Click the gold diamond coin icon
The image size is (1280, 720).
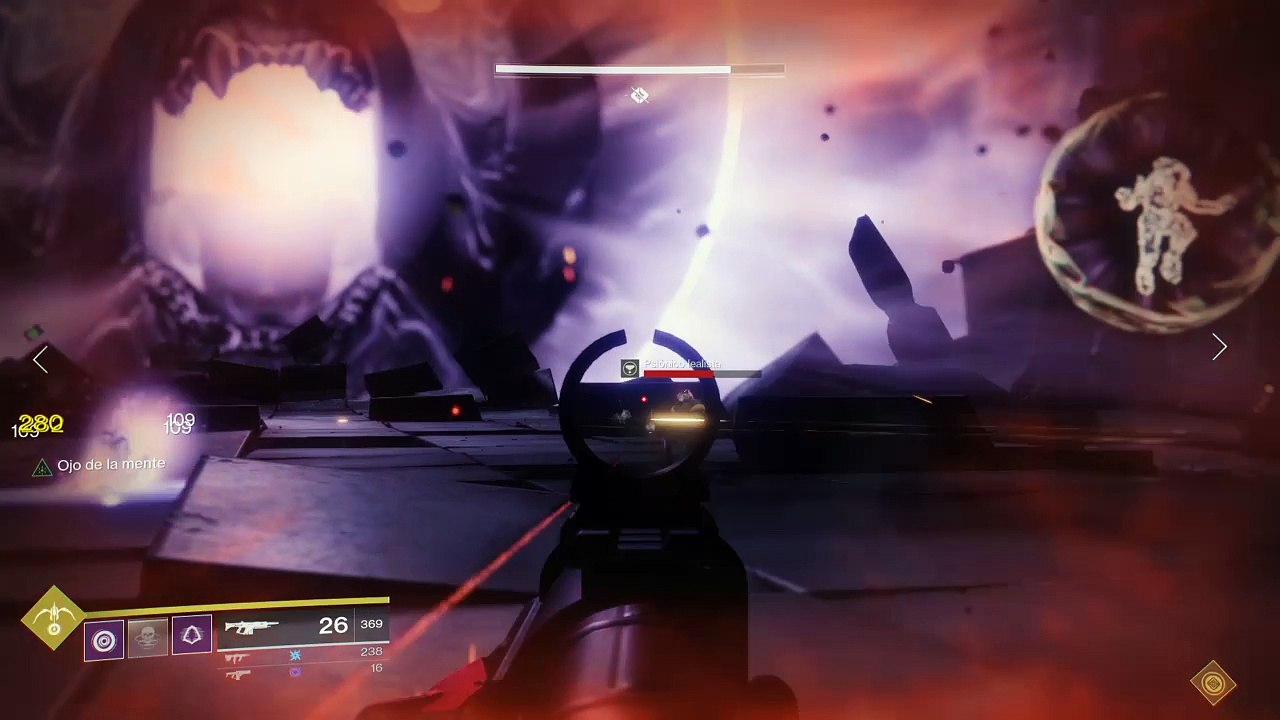pyautogui.click(x=1213, y=684)
